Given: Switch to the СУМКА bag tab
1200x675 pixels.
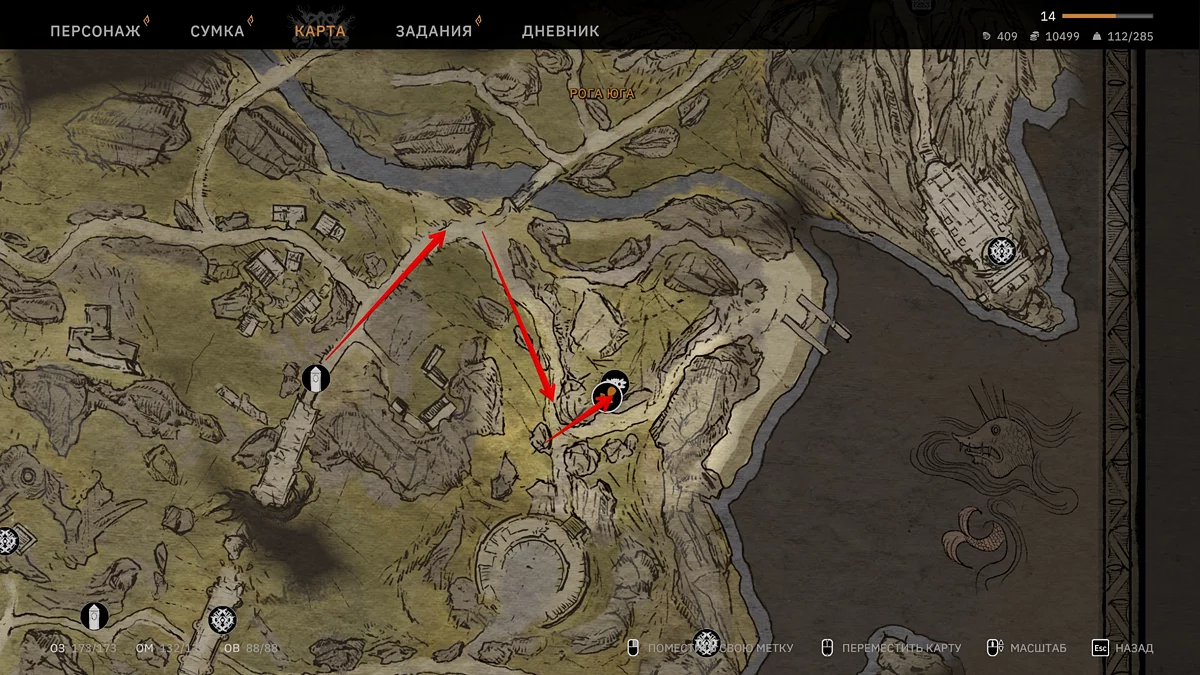Looking at the screenshot, I should point(217,30).
